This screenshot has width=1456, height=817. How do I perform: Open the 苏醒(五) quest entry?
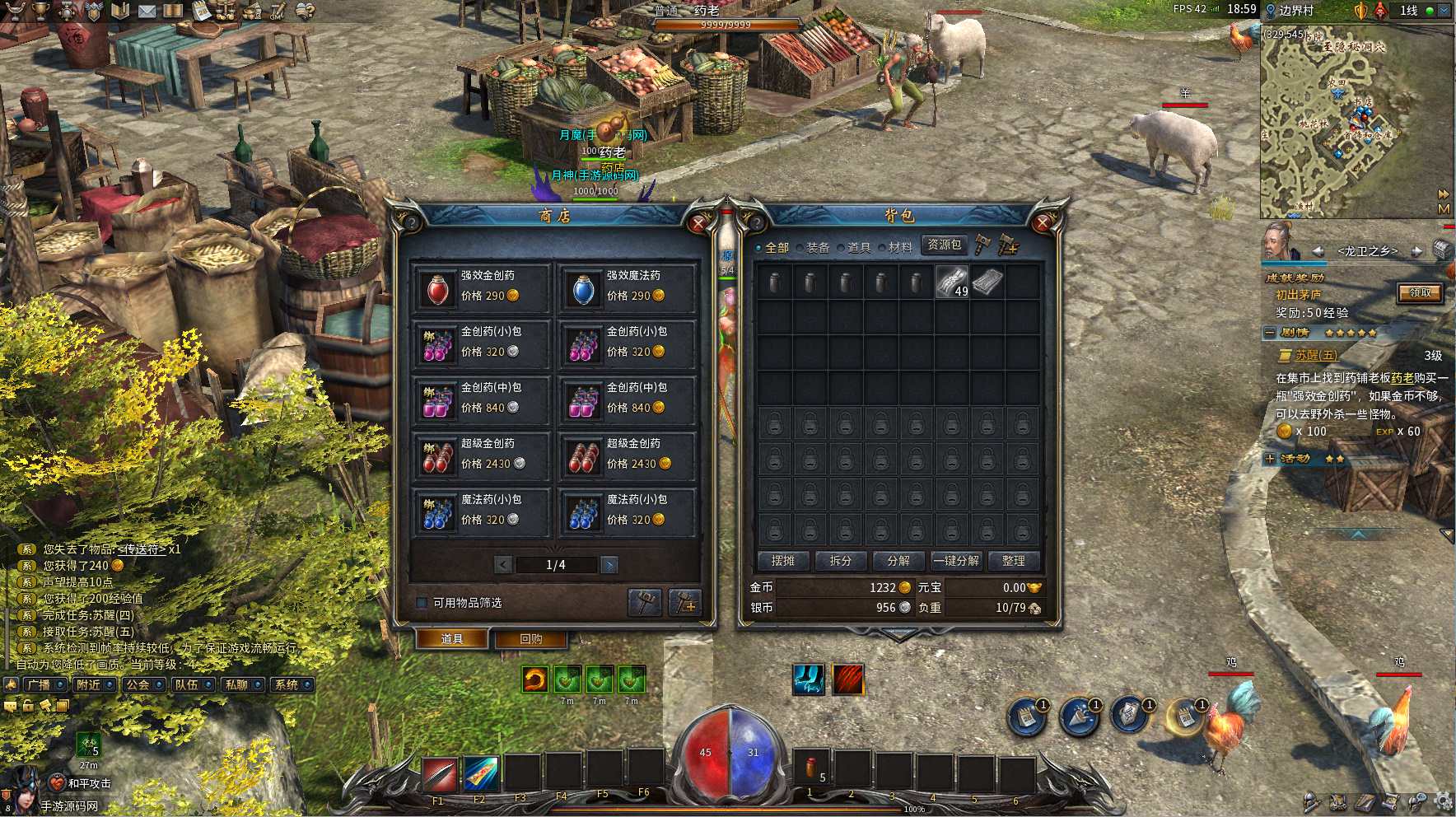click(x=1315, y=355)
